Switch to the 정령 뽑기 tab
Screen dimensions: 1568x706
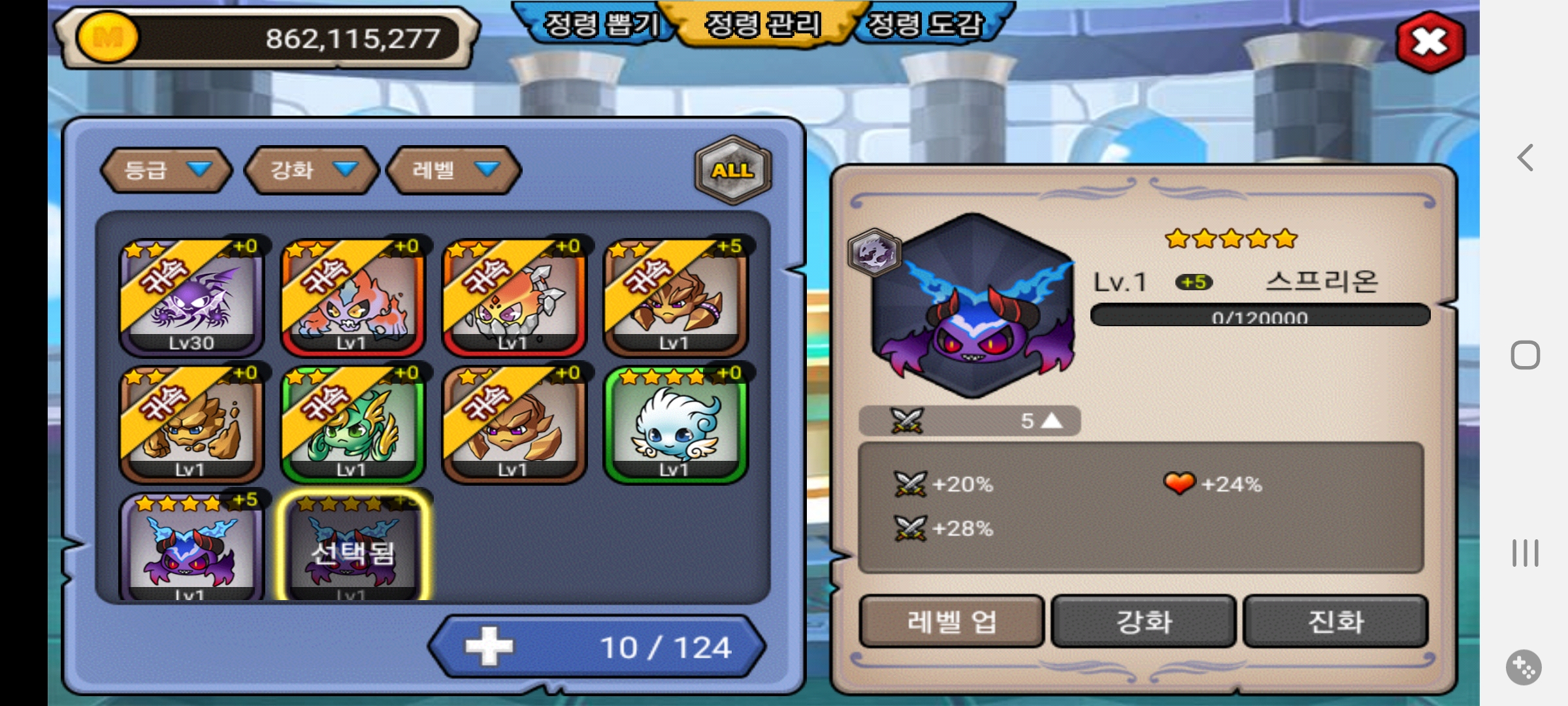coord(600,25)
